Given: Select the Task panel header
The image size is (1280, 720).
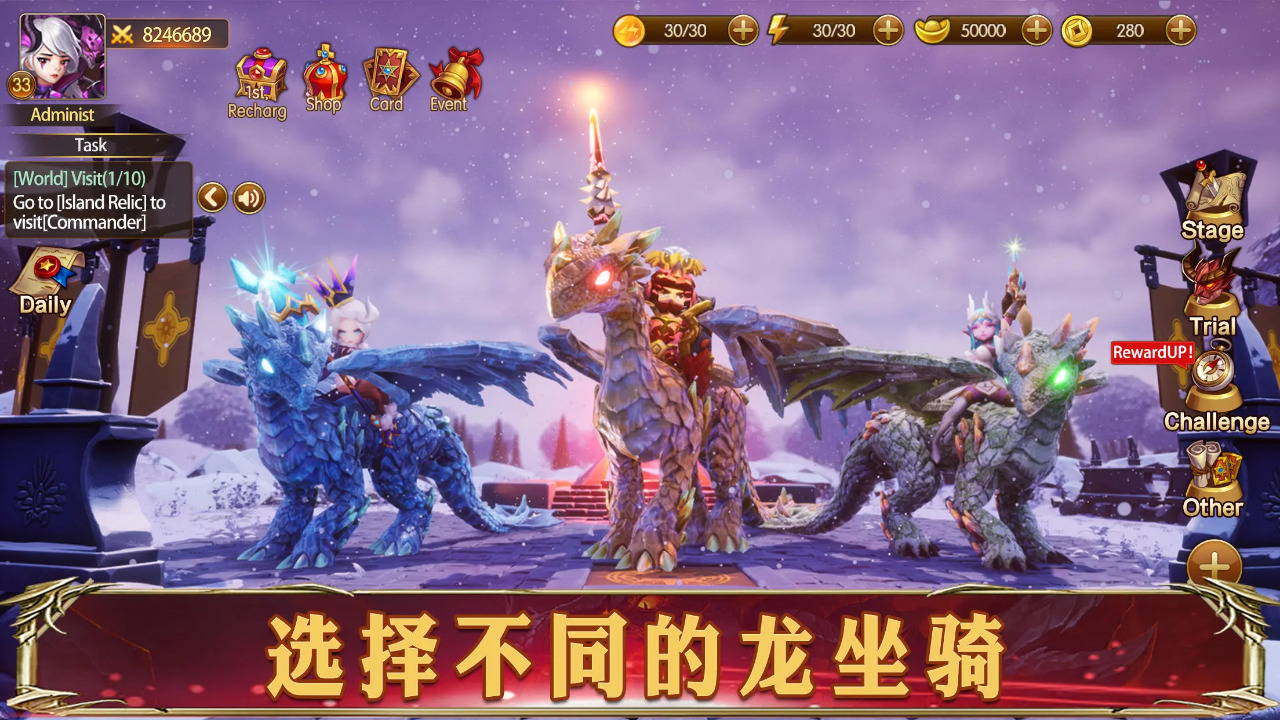Looking at the screenshot, I should point(90,145).
